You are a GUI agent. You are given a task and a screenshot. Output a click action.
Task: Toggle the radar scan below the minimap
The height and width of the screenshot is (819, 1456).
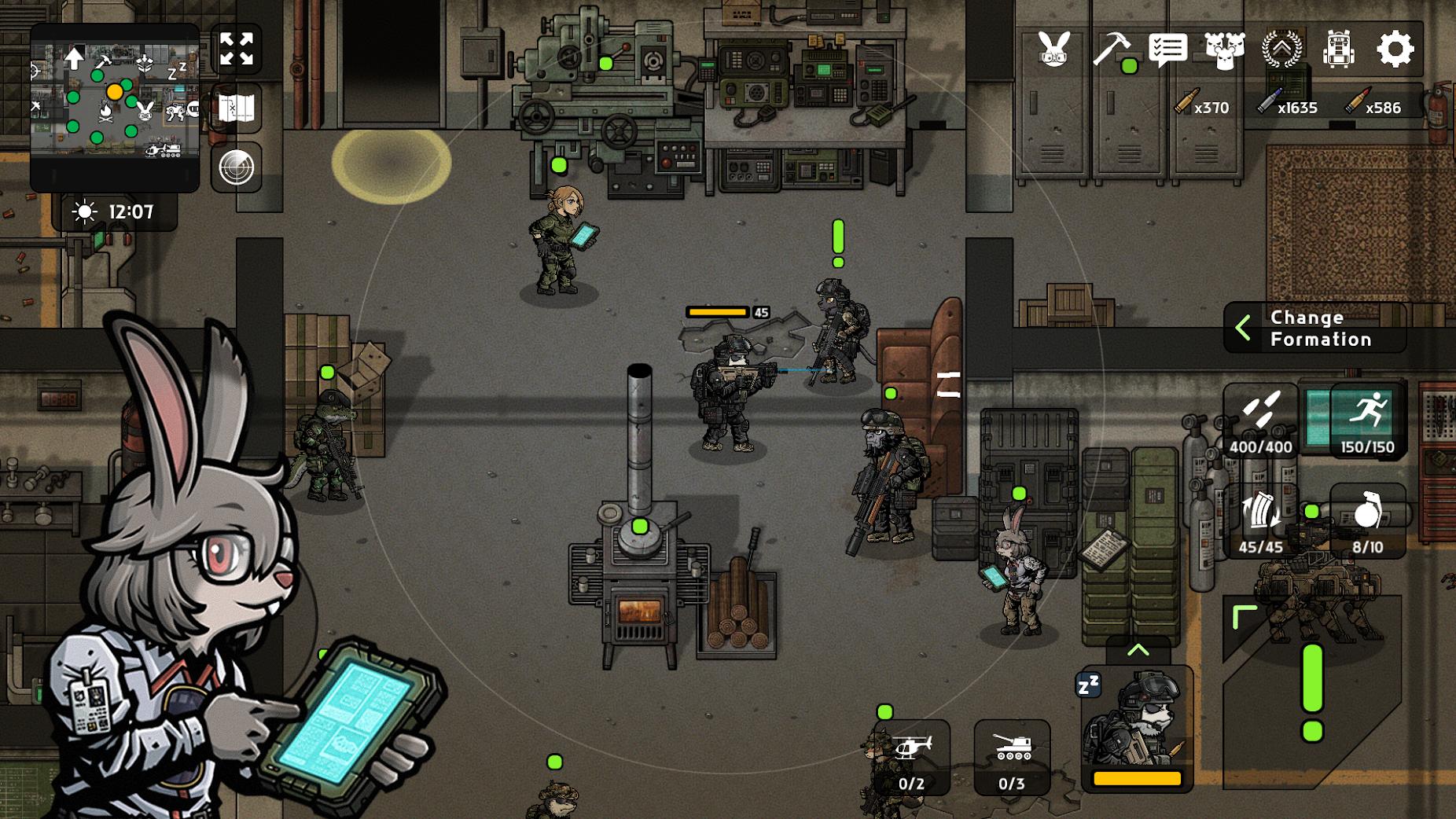pos(235,166)
